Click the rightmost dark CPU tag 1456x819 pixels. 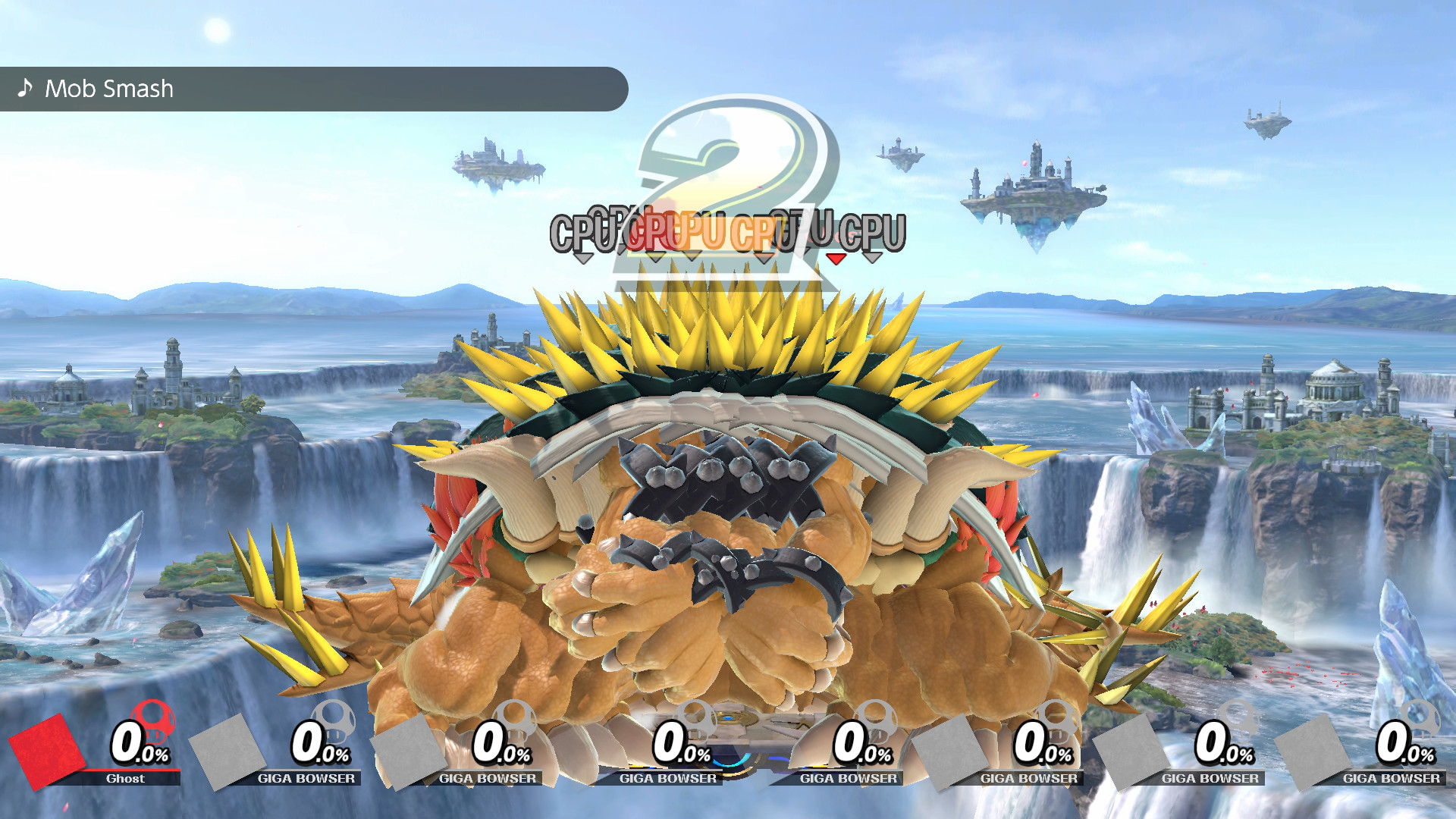tap(872, 231)
